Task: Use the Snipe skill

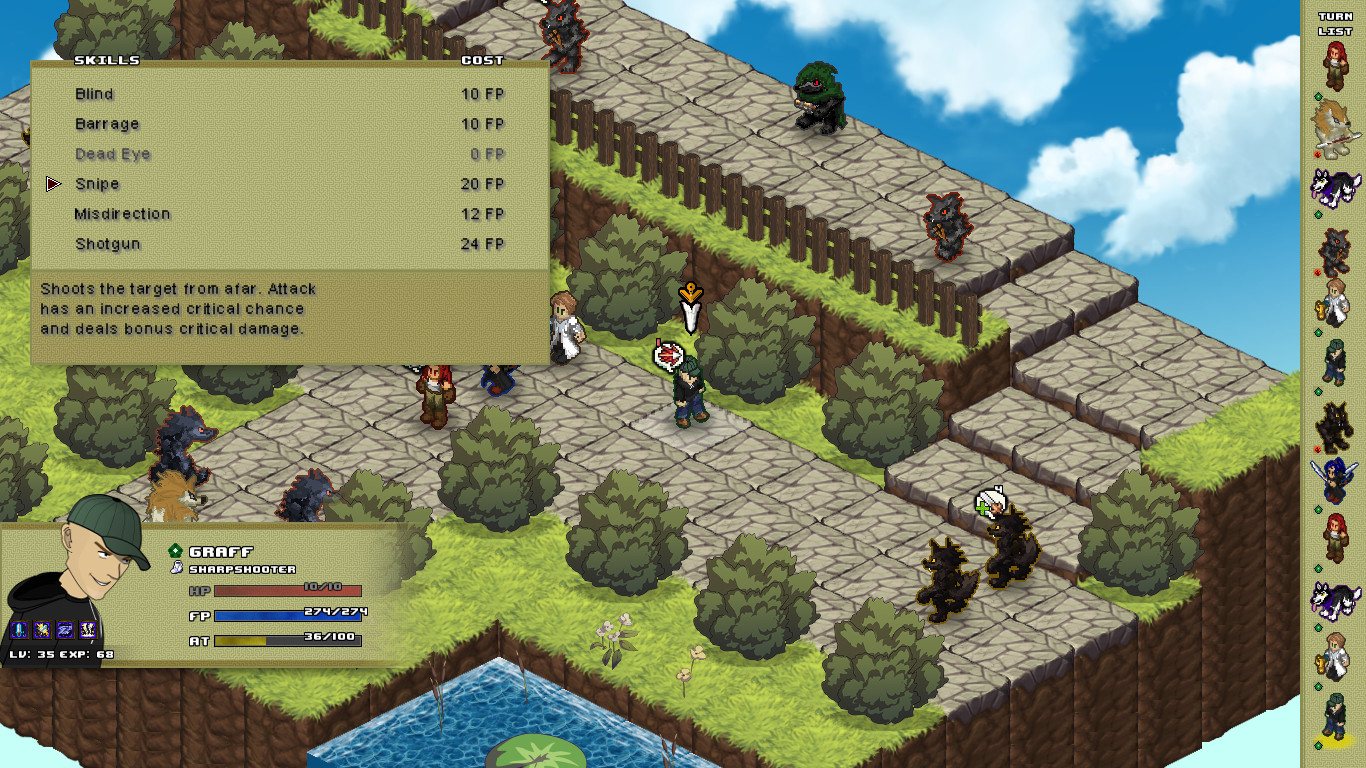Action: [97, 184]
